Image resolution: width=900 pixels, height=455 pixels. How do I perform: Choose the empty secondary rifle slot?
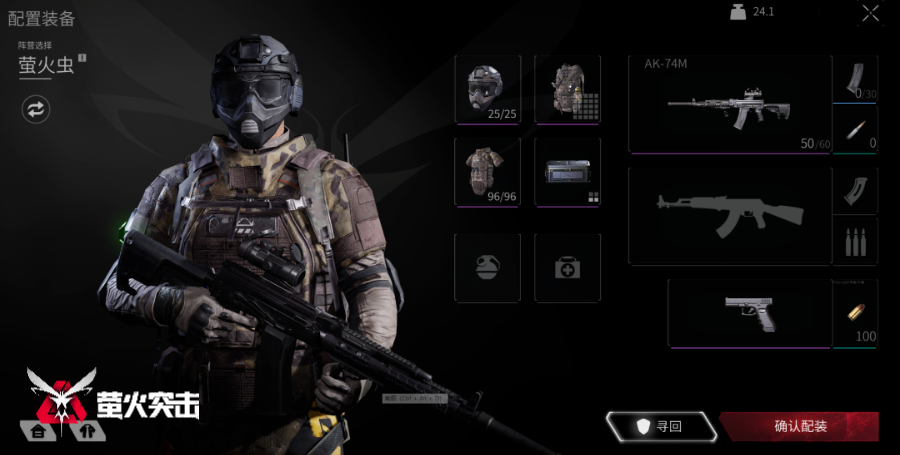(730, 215)
